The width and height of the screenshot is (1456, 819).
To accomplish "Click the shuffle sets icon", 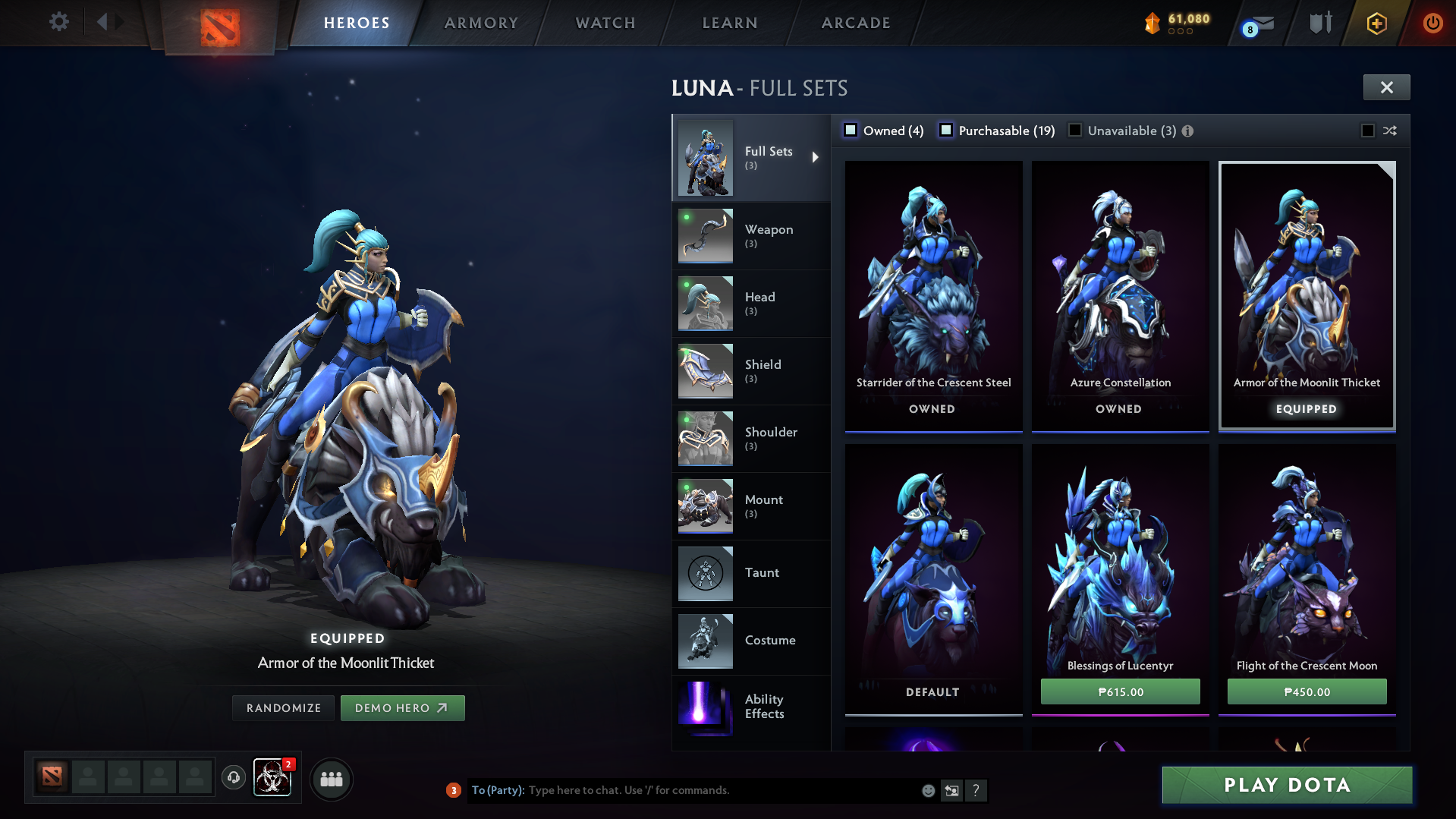I will coord(1390,131).
